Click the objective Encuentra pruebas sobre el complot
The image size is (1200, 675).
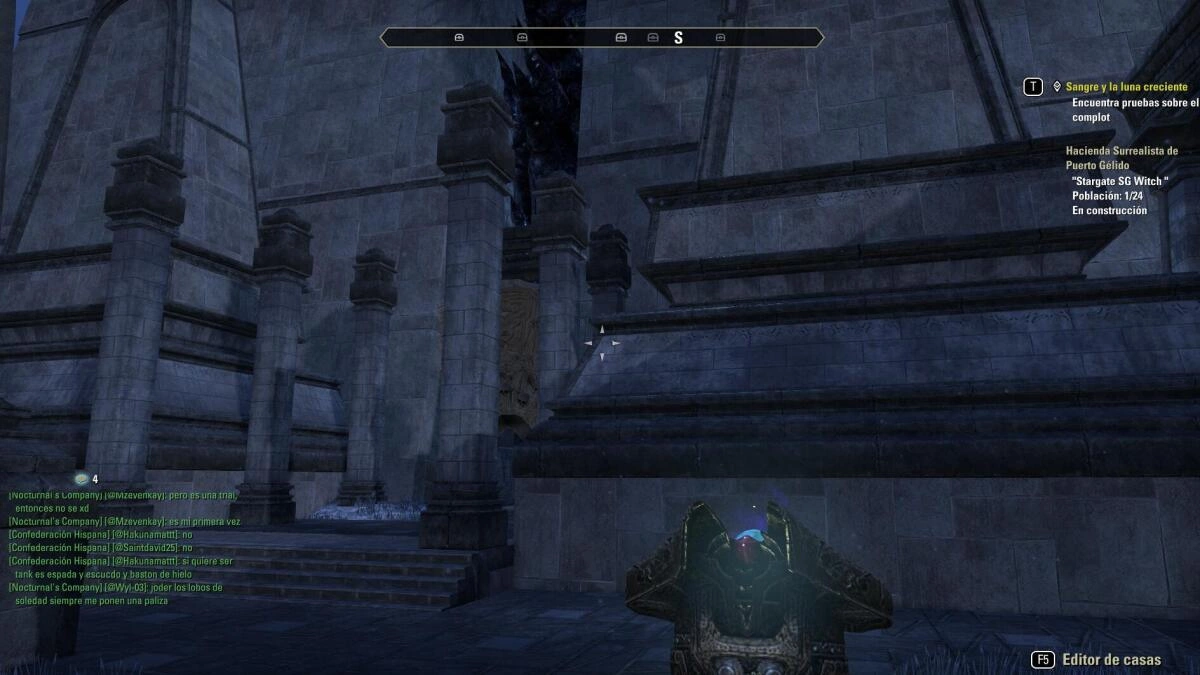(1134, 110)
